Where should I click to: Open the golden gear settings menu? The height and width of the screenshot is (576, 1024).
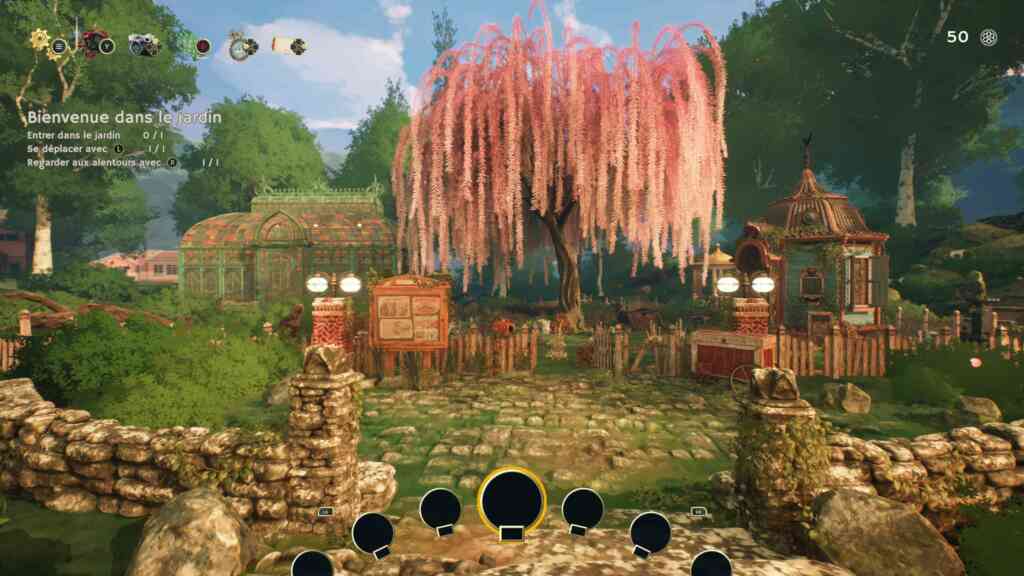coord(42,42)
